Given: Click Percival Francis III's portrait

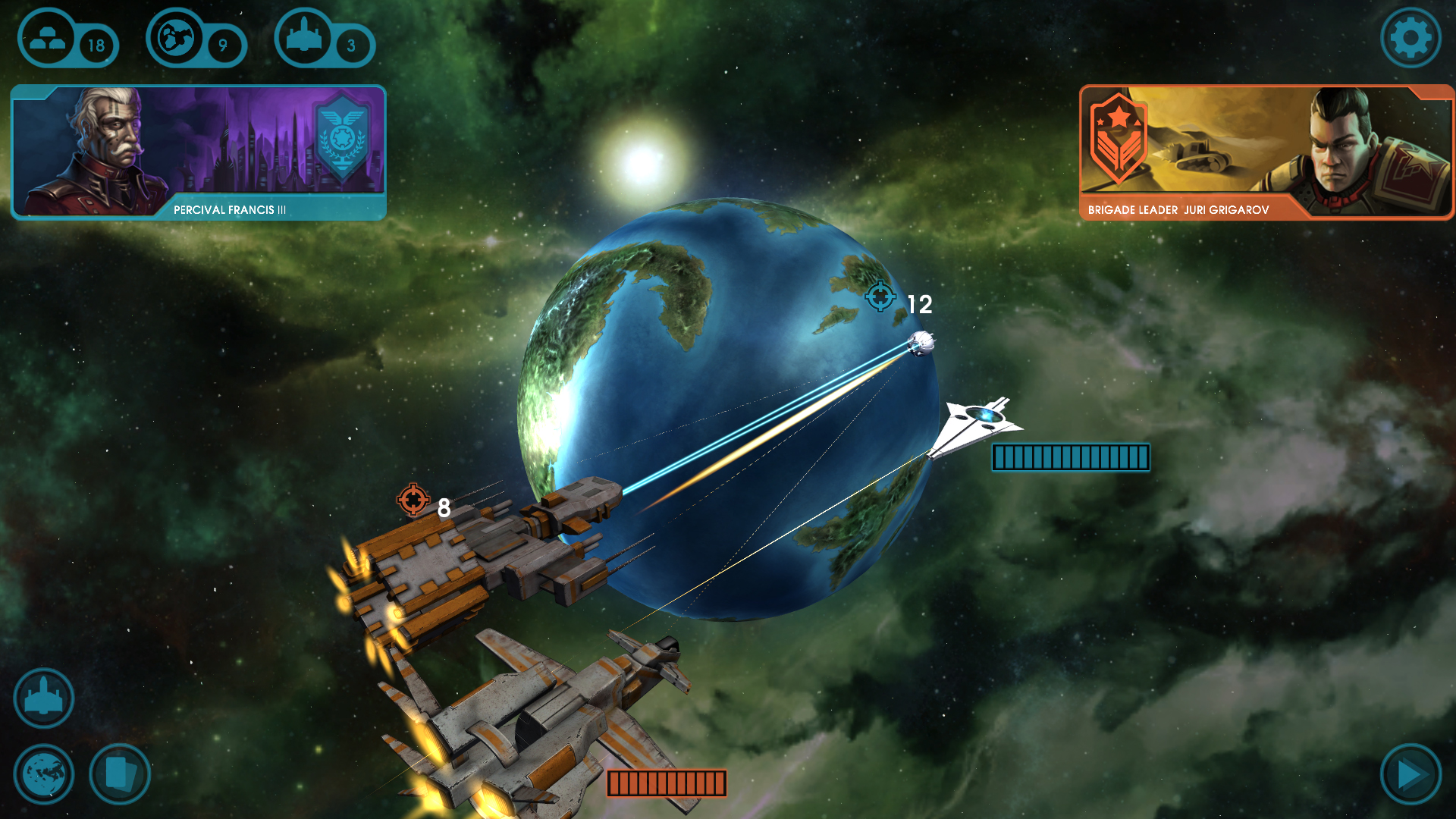Looking at the screenshot, I should coord(102,144).
